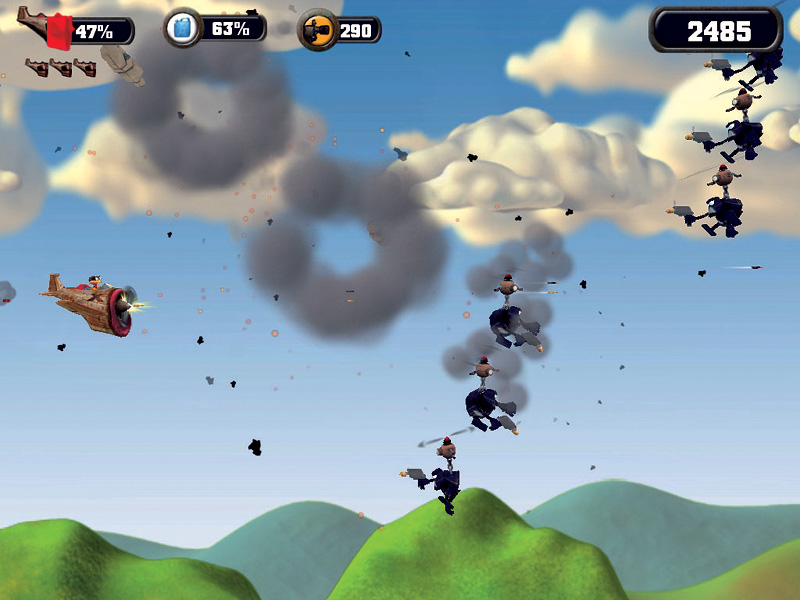This screenshot has width=800, height=600.
Task: Select the blue fuel canister icon
Action: pyautogui.click(x=183, y=28)
